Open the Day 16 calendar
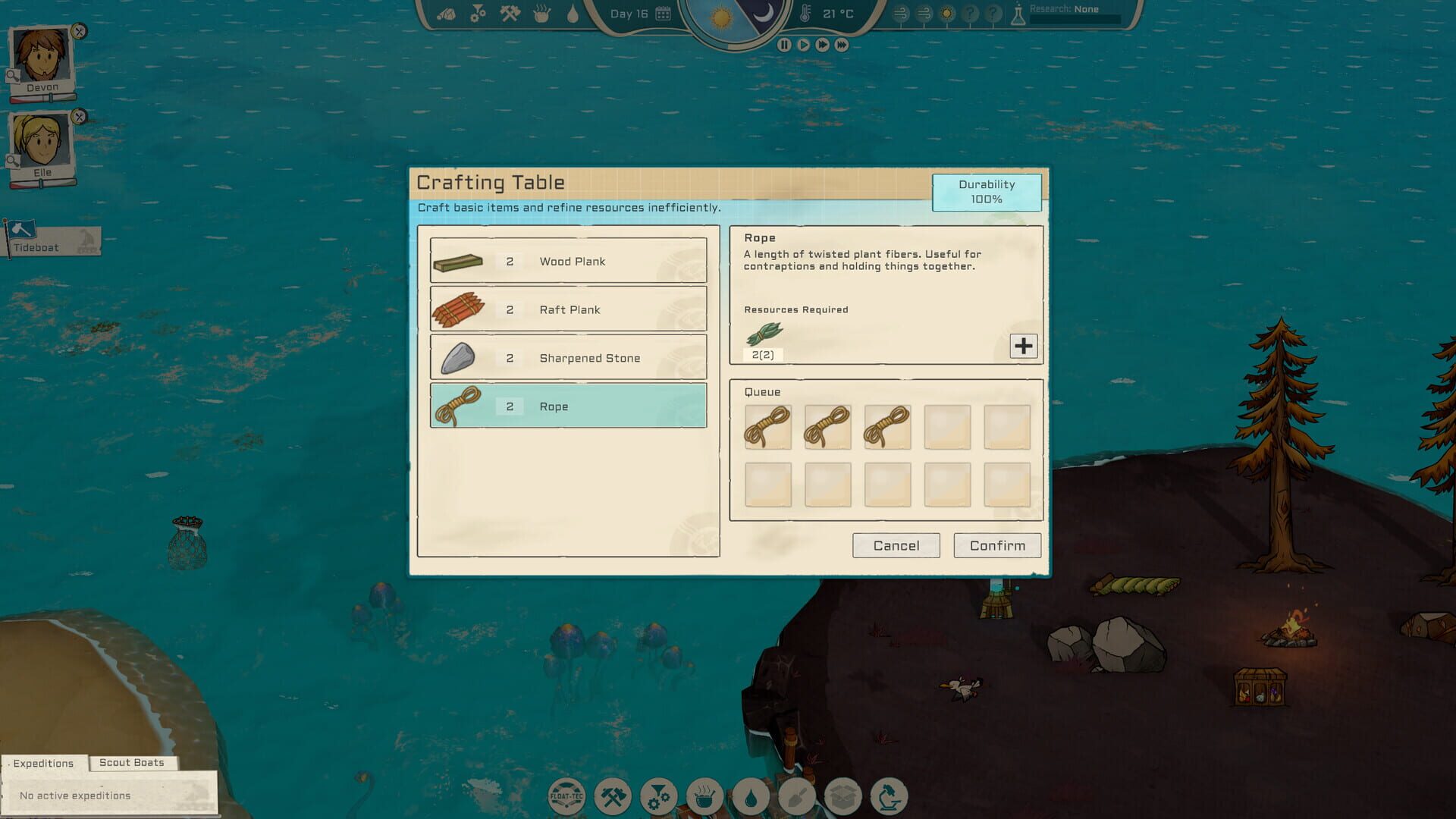 coord(664,12)
